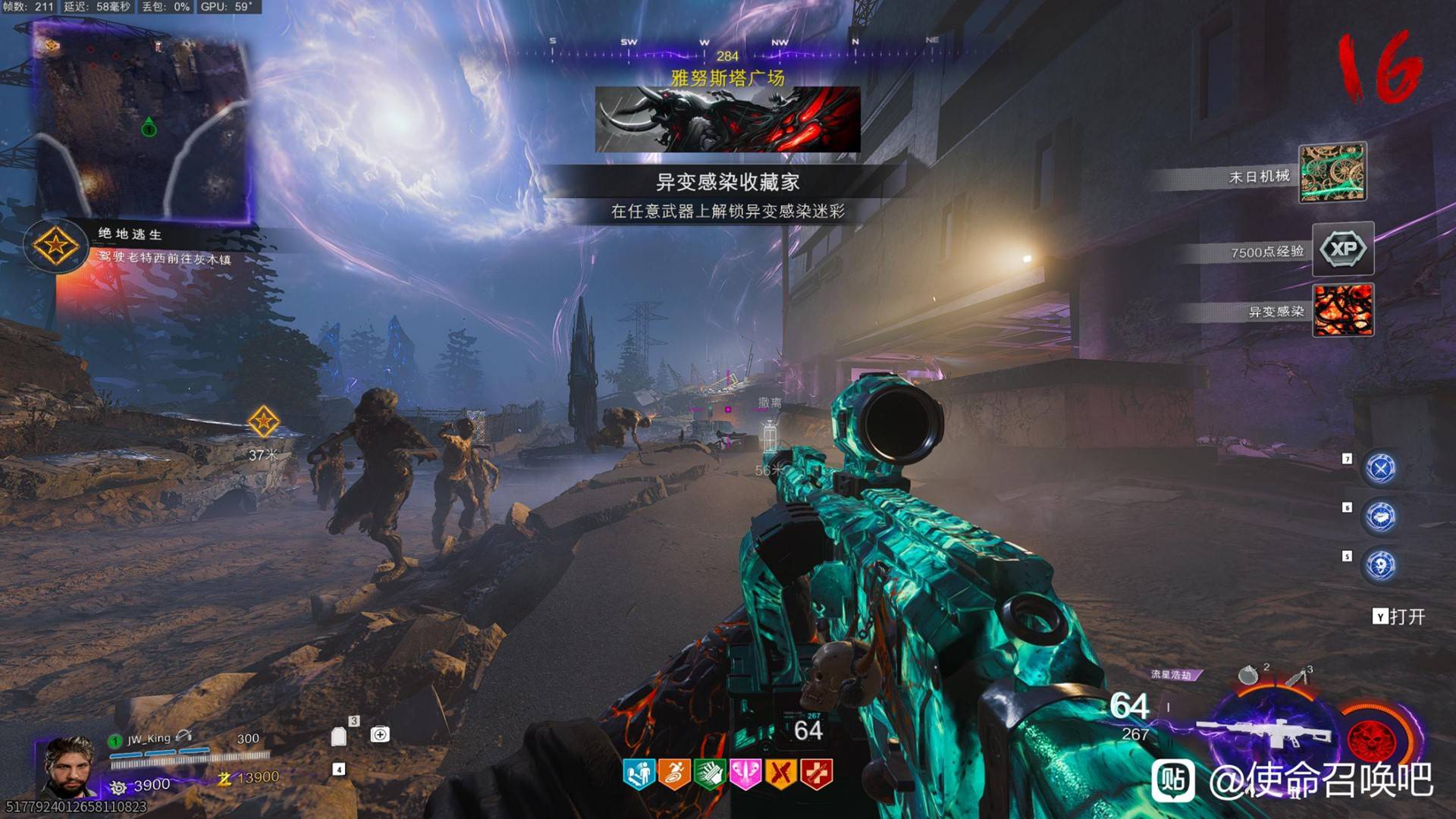Select the 7500点经验 XP reward icon
This screenshot has width=1456, height=819.
coord(1342,249)
